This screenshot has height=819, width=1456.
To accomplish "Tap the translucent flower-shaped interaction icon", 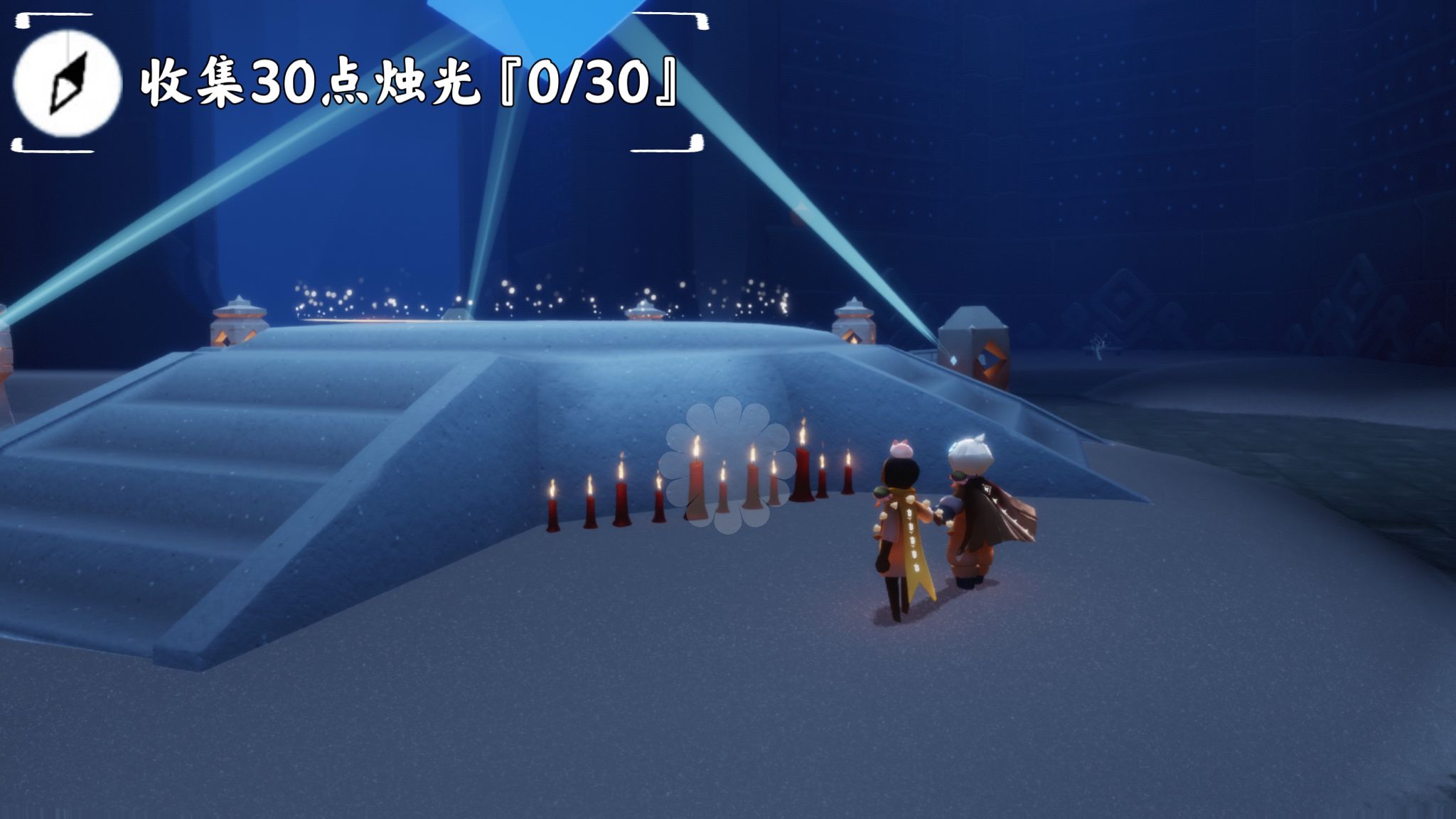I will point(727,464).
